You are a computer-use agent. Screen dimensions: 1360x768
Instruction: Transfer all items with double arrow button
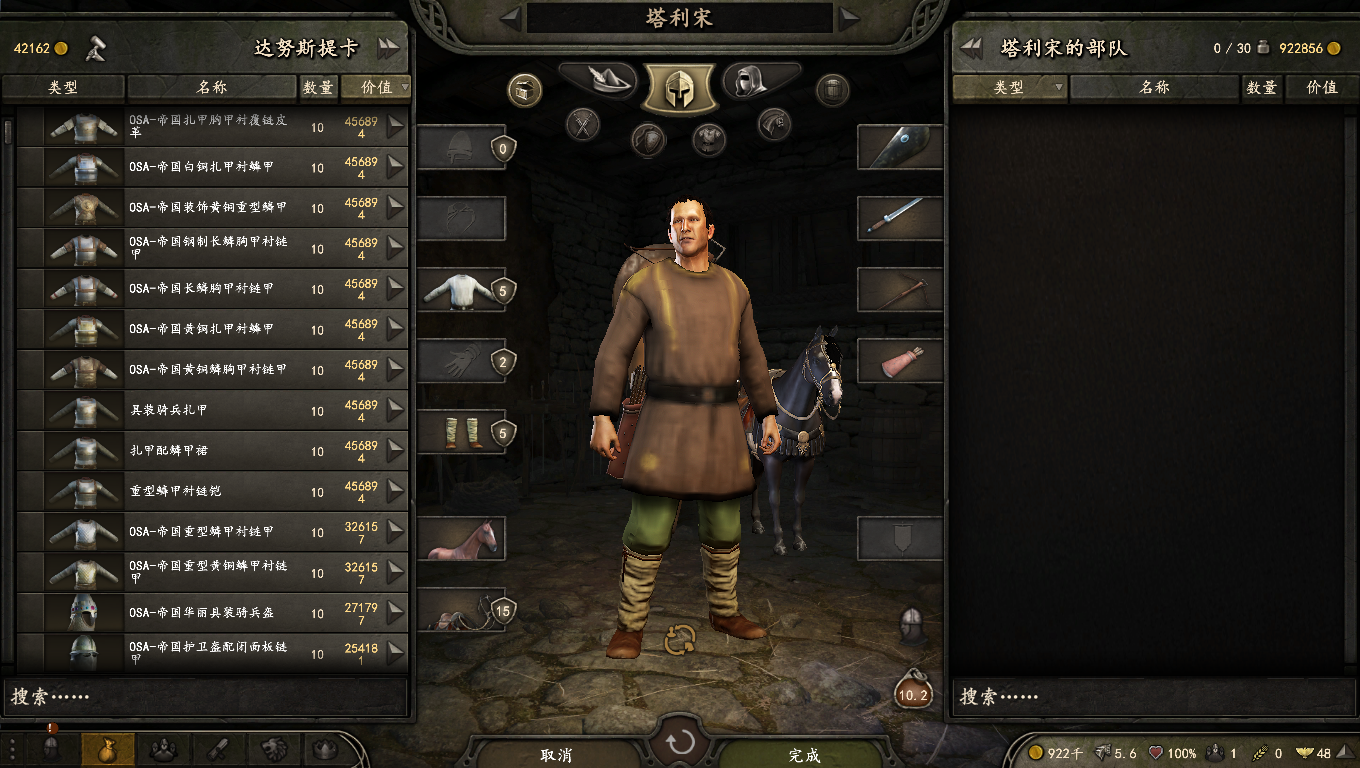coord(388,48)
